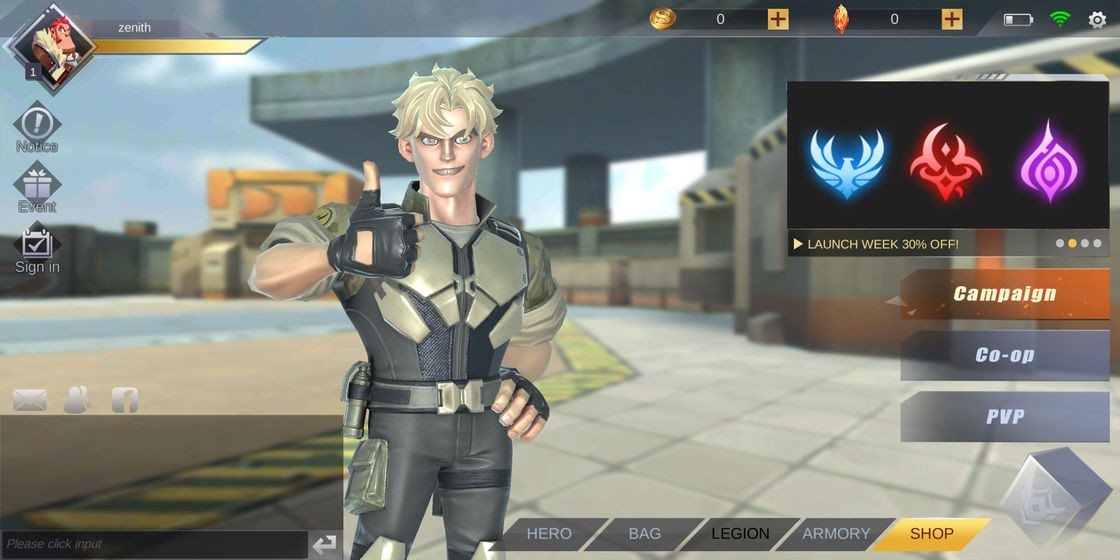1120x560 pixels.
Task: Add more gold coins with plus button
Action: pyautogui.click(x=778, y=19)
